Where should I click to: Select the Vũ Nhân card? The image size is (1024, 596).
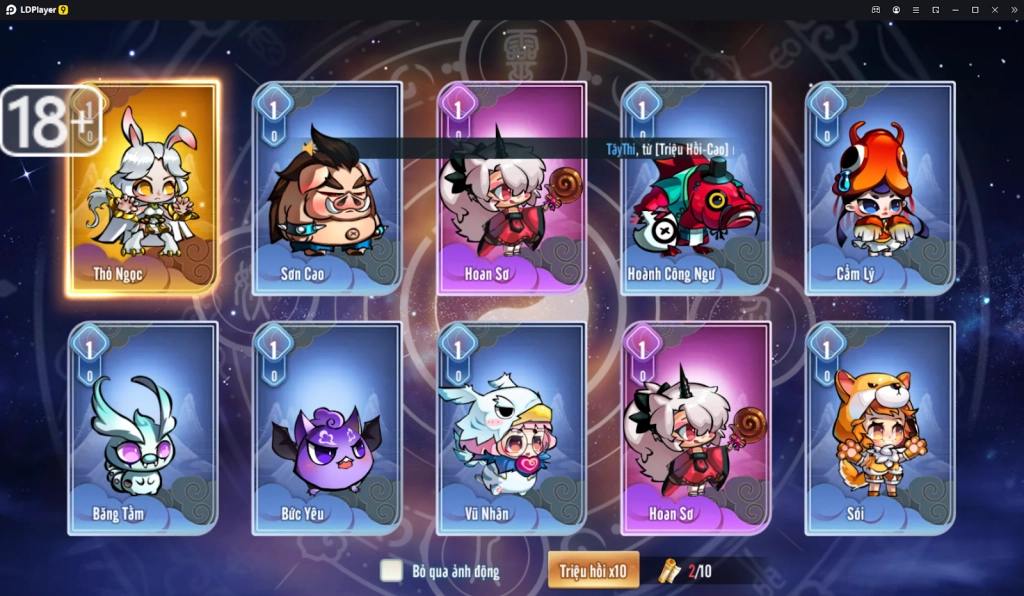(511, 428)
